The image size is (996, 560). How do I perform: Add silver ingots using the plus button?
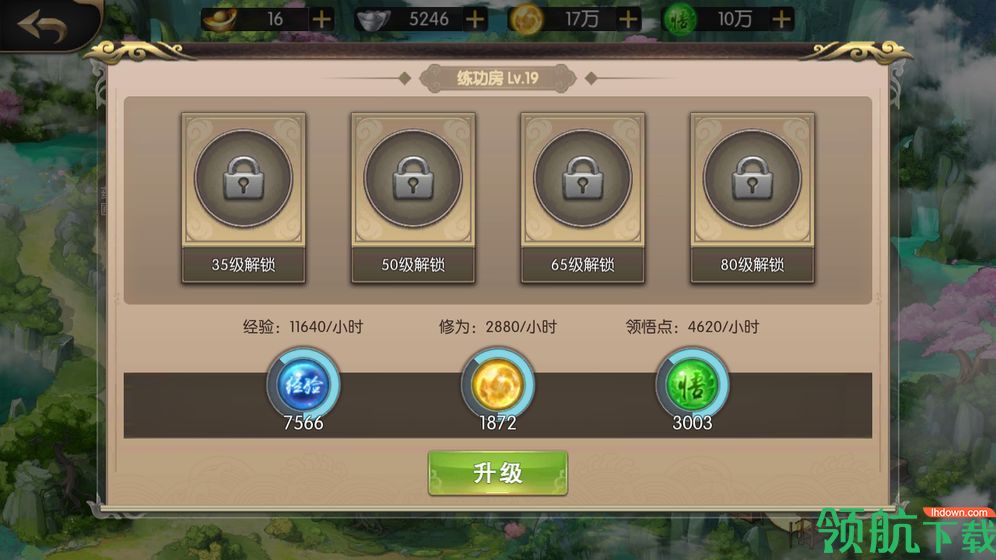tap(475, 19)
